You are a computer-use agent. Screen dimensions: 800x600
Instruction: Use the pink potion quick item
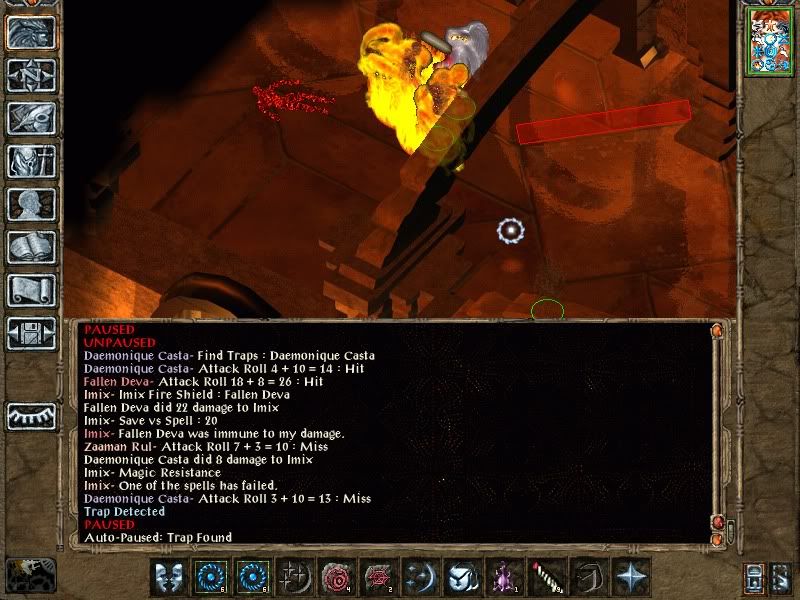[x=503, y=577]
